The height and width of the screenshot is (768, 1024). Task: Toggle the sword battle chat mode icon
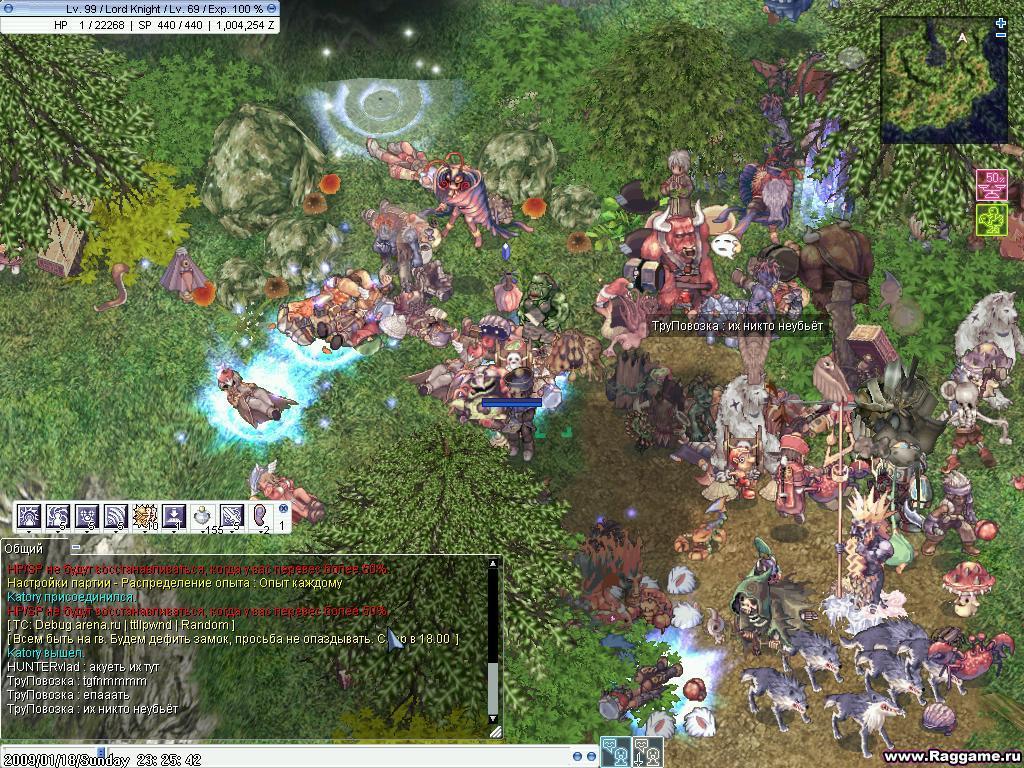[647, 751]
